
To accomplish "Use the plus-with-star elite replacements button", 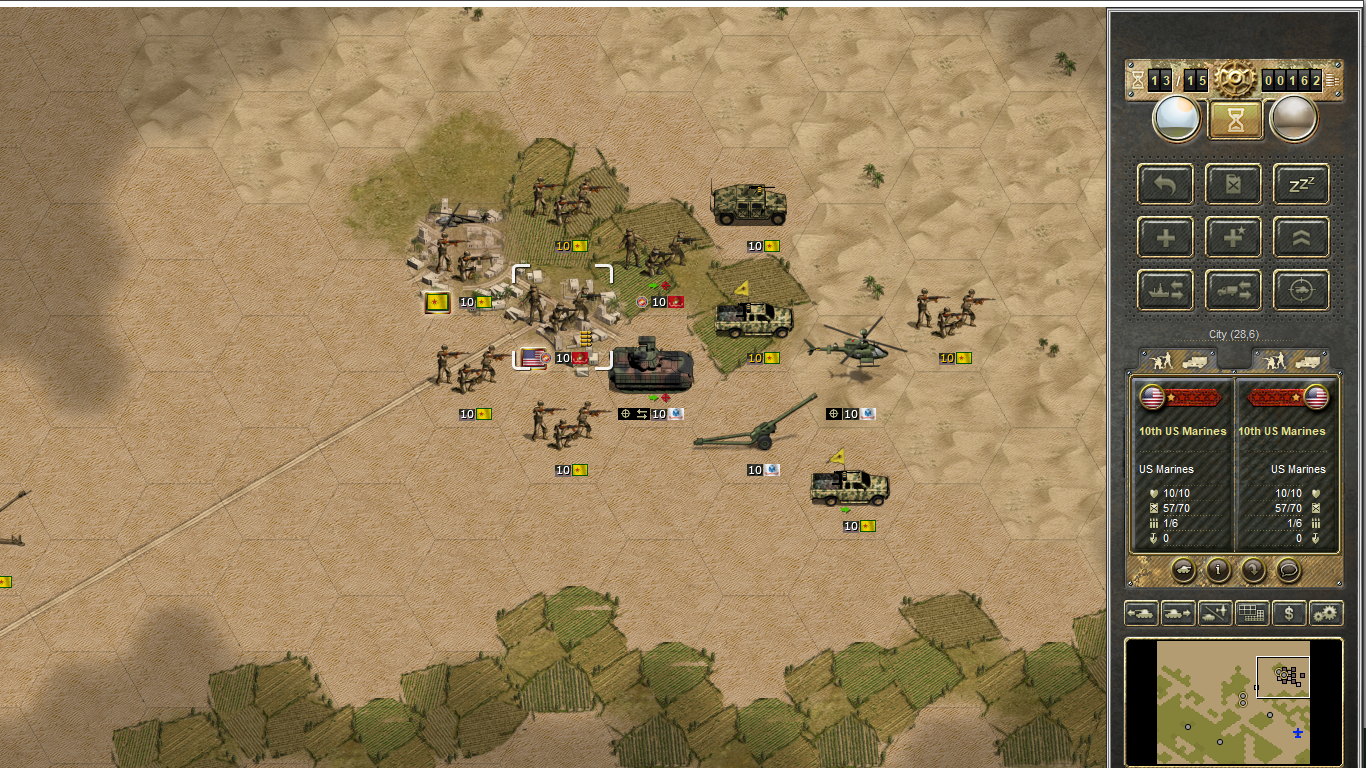I will pos(1234,237).
